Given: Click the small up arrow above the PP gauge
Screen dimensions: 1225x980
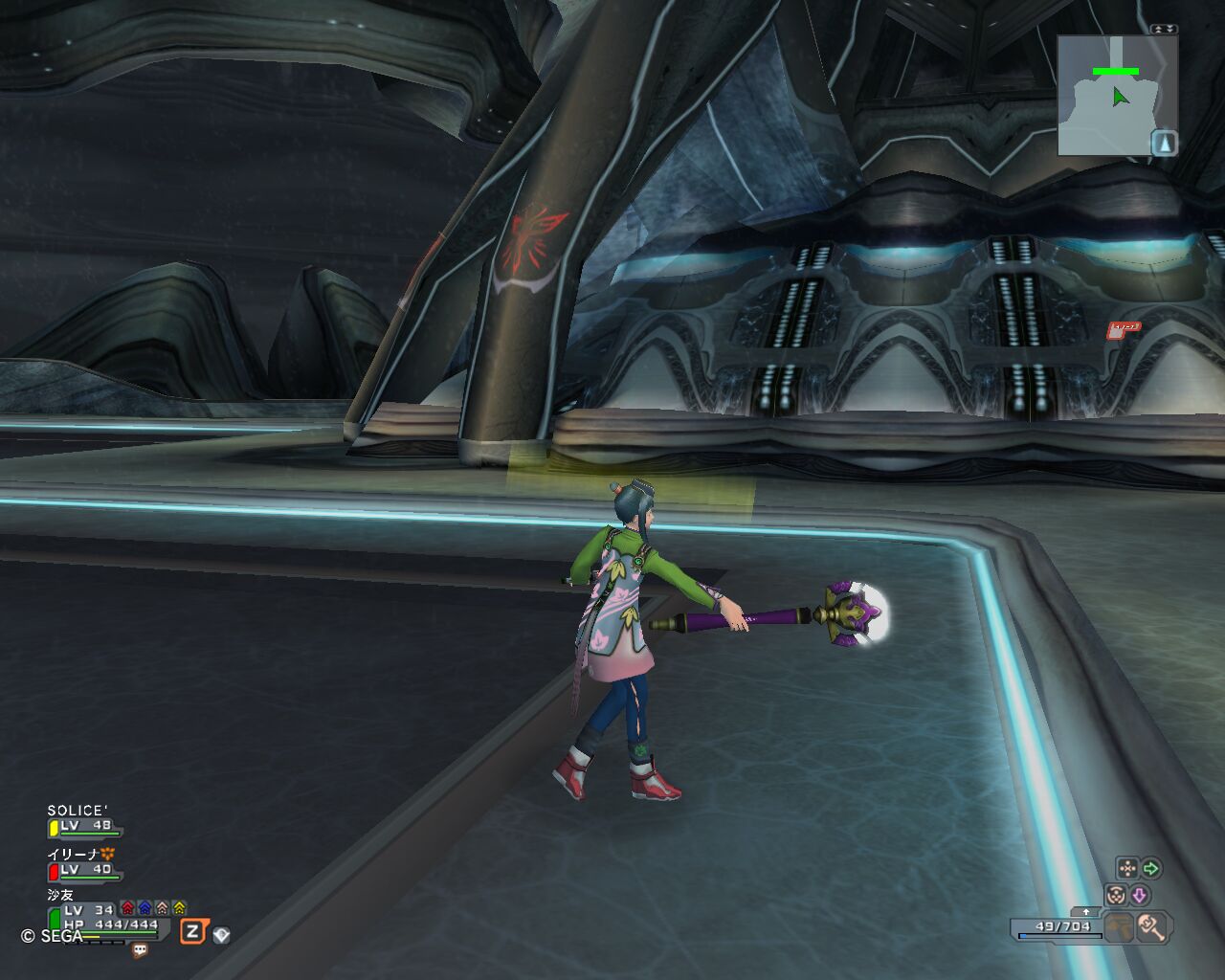Looking at the screenshot, I should click(1086, 912).
